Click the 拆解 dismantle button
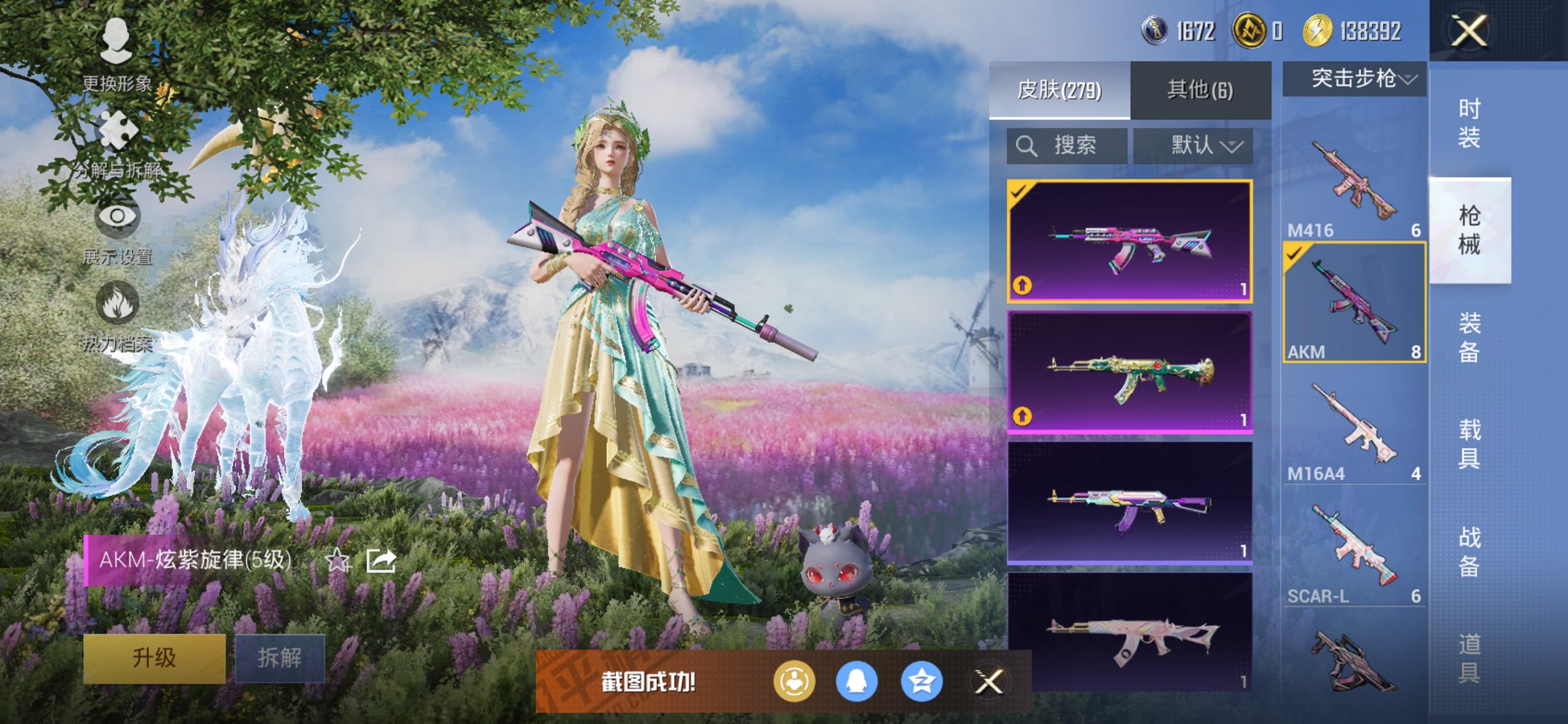The image size is (1568, 724). [x=280, y=658]
